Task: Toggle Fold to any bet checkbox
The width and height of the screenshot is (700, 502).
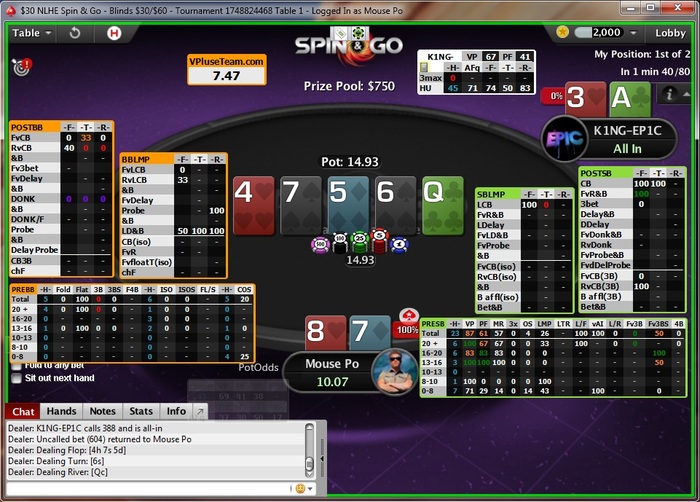Action: click(x=16, y=364)
